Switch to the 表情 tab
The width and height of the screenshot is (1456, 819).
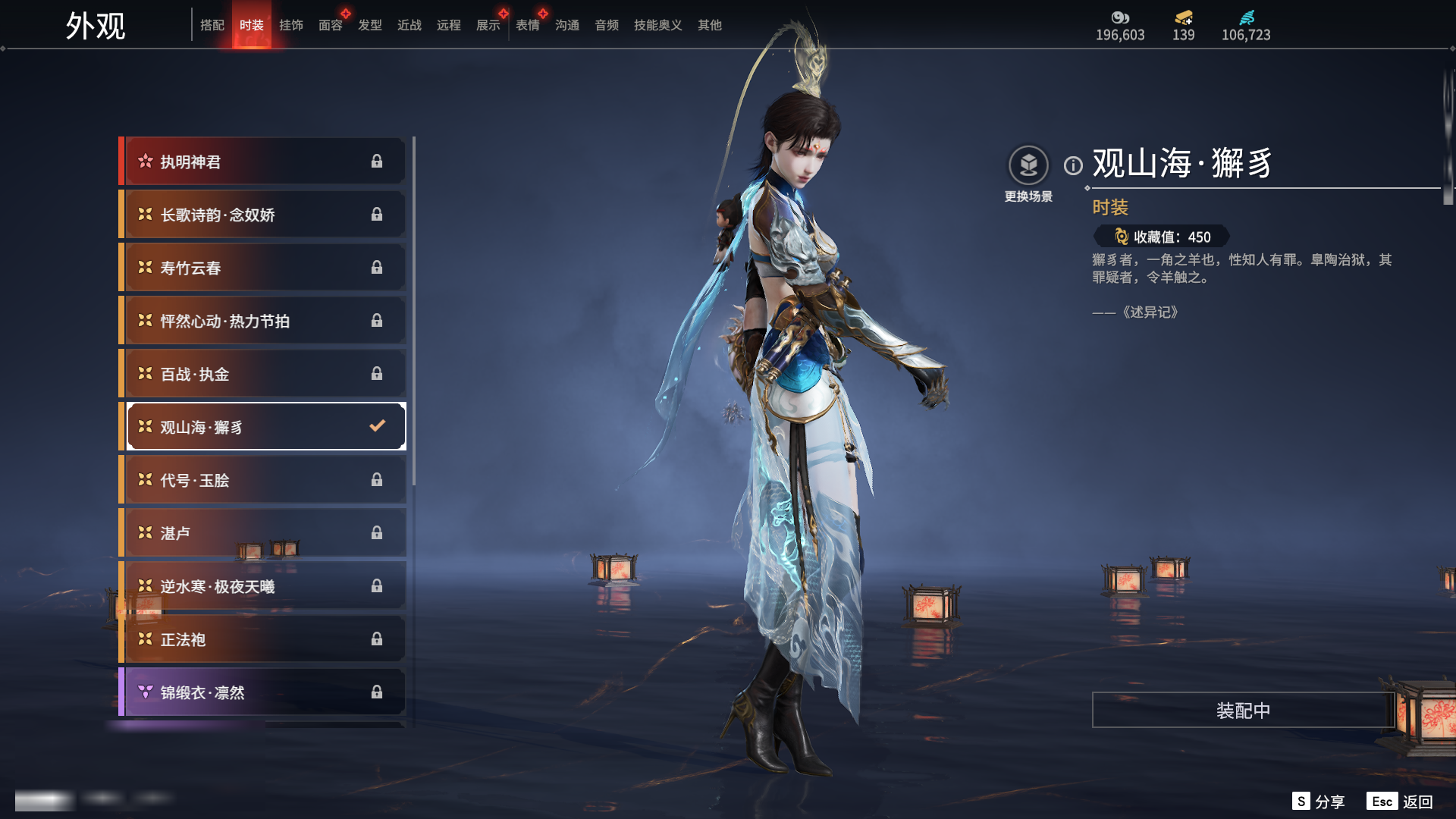528,25
